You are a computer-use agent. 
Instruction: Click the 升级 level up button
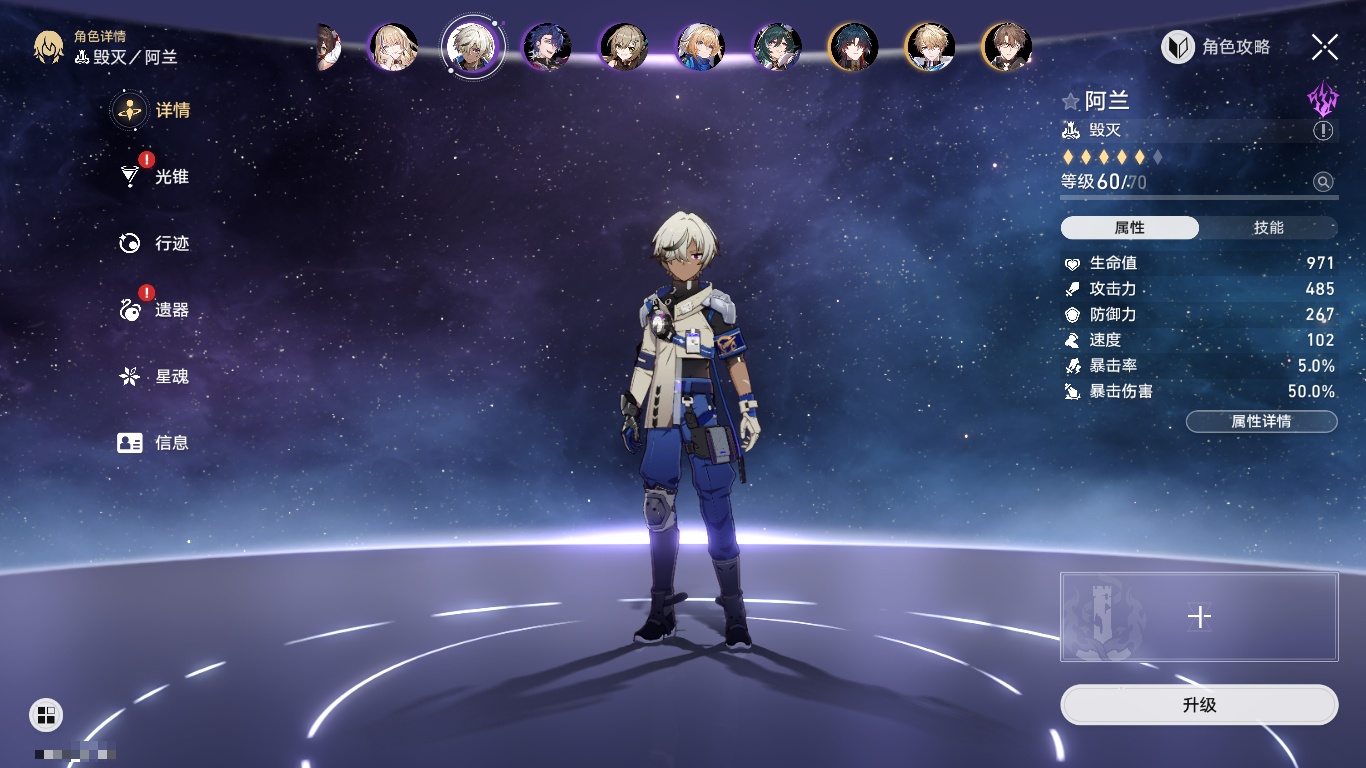coord(1199,705)
